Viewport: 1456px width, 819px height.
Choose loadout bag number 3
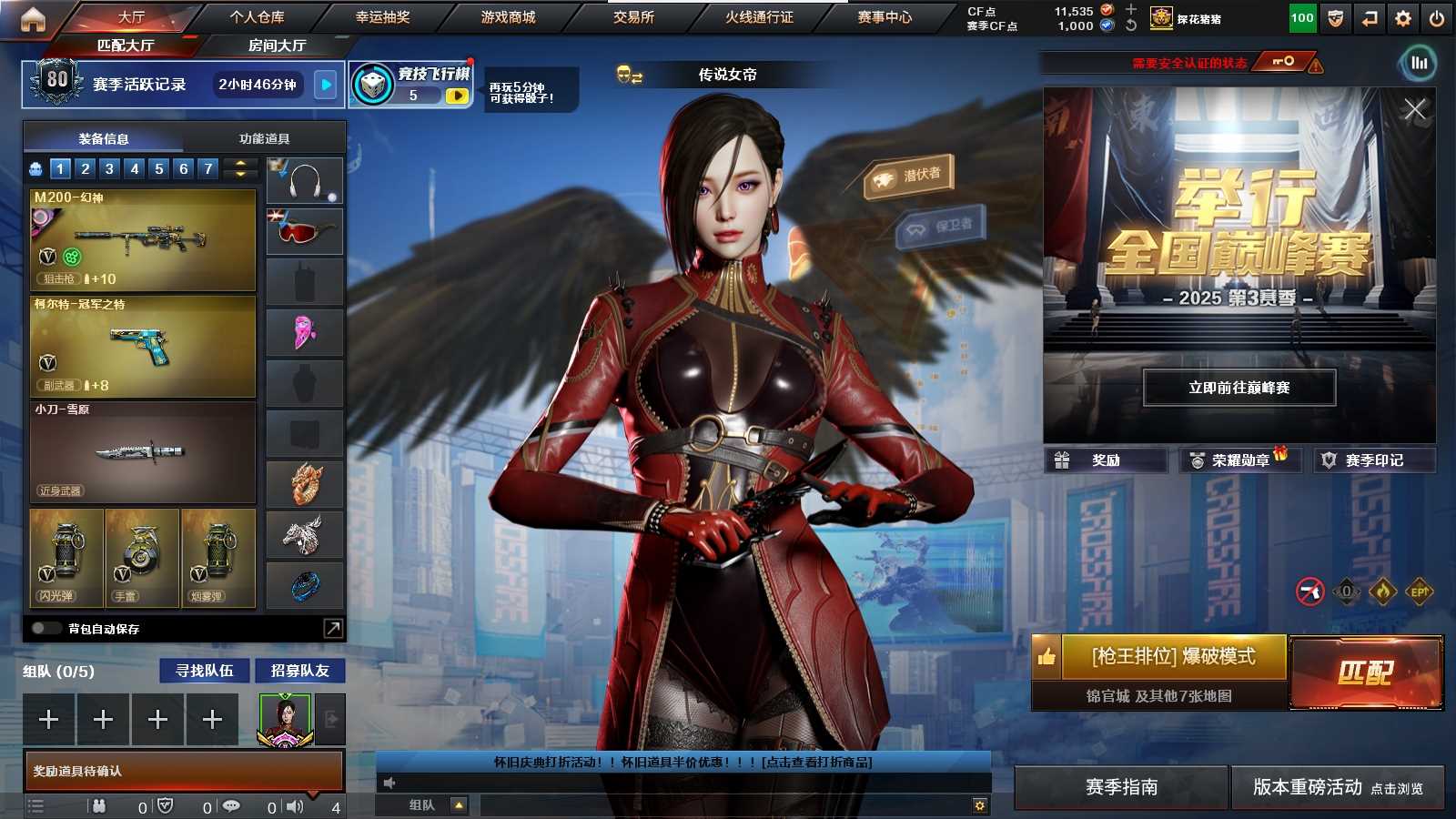pyautogui.click(x=109, y=168)
